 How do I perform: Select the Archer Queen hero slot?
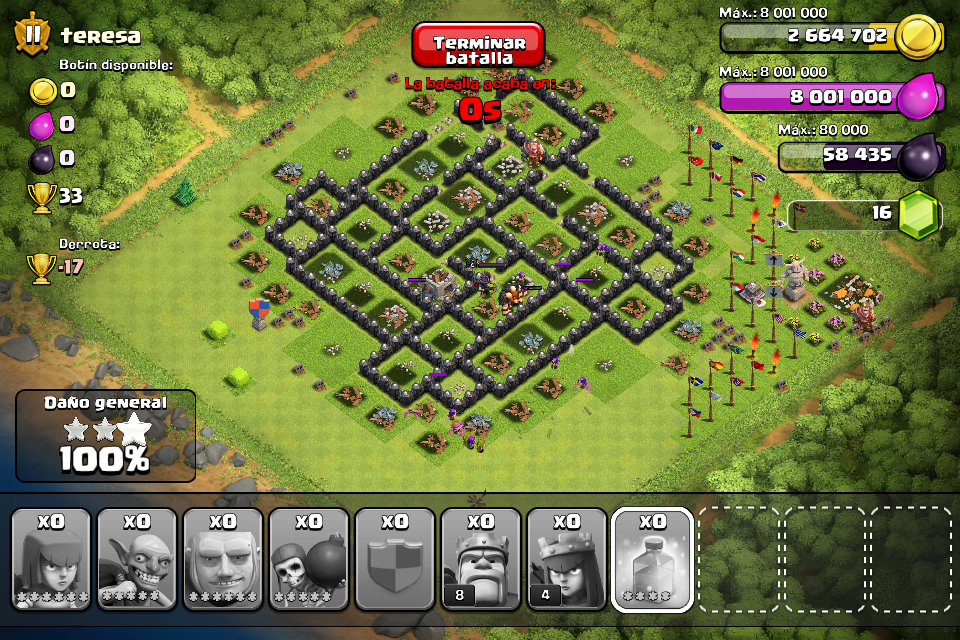coord(567,559)
